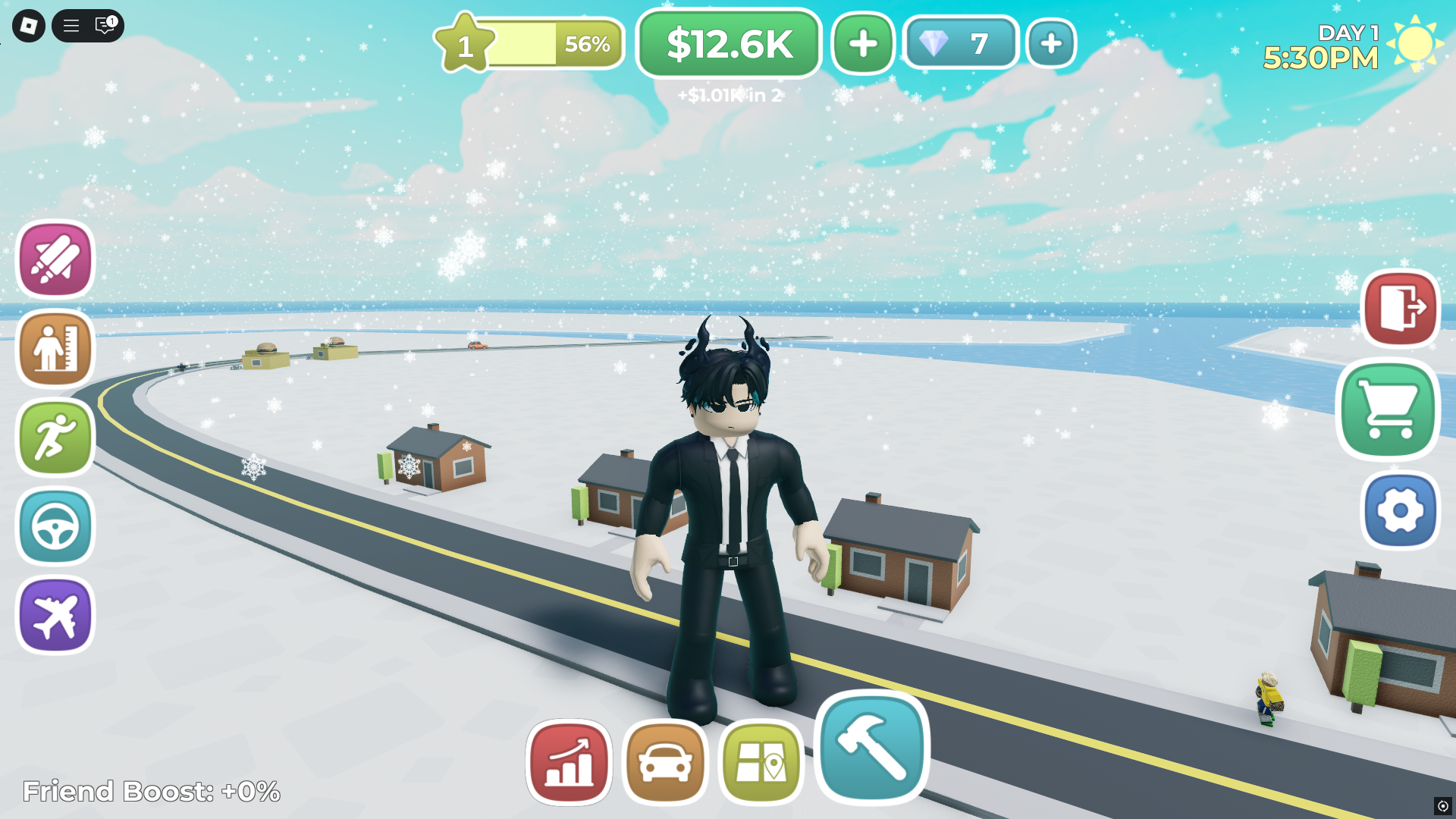Viewport: 1456px width, 819px height.
Task: Open the Roblox menu button
Action: tap(71, 26)
